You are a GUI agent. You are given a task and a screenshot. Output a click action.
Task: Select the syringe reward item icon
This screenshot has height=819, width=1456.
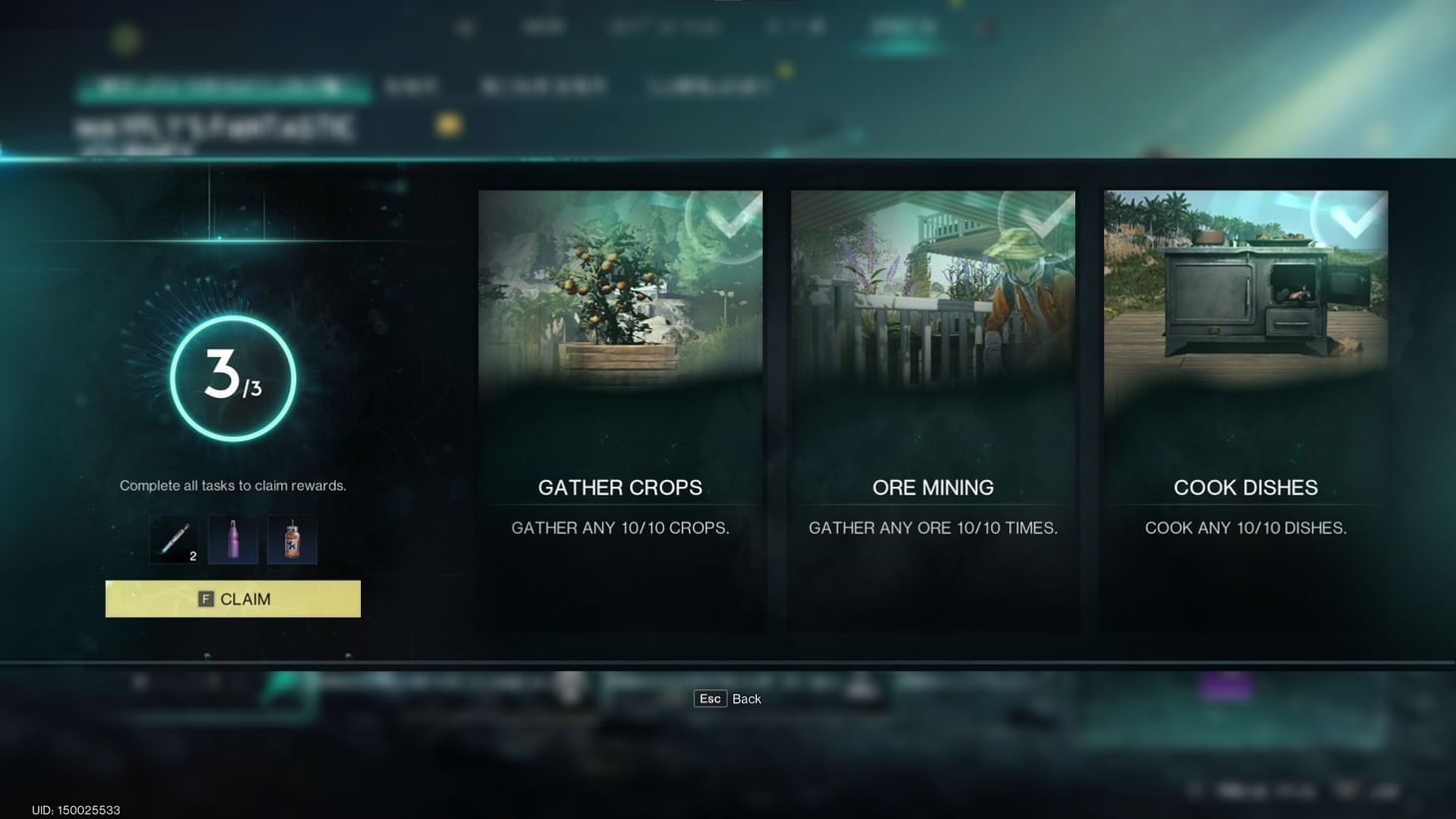175,538
